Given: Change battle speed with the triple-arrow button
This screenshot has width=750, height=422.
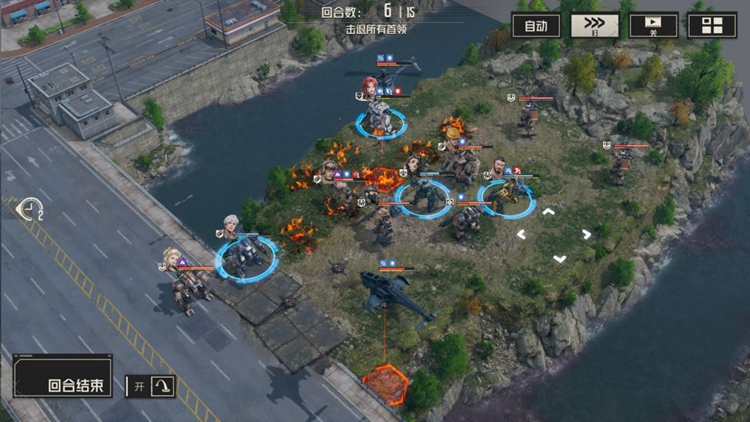Looking at the screenshot, I should pyautogui.click(x=594, y=26).
